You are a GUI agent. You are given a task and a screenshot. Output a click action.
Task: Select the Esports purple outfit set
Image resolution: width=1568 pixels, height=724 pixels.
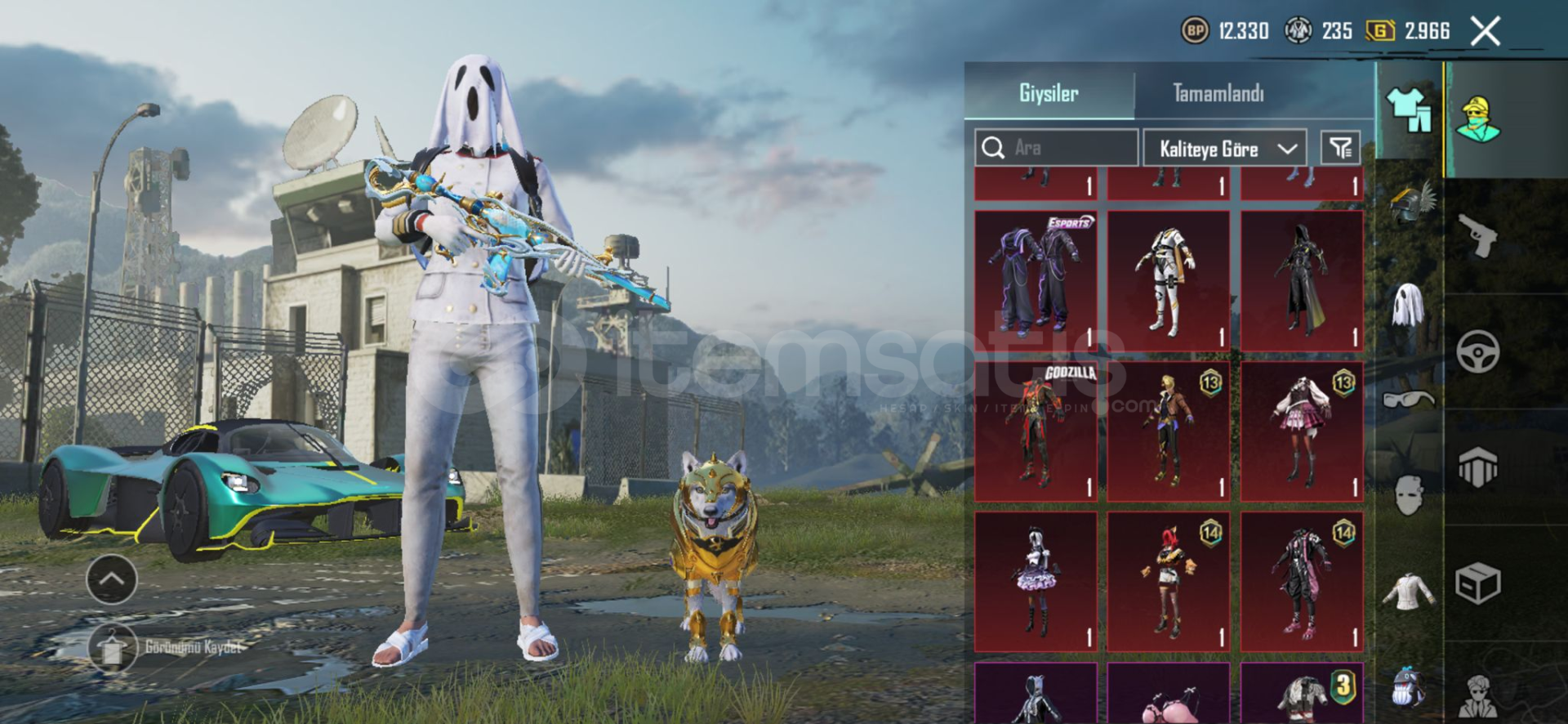(x=1036, y=280)
